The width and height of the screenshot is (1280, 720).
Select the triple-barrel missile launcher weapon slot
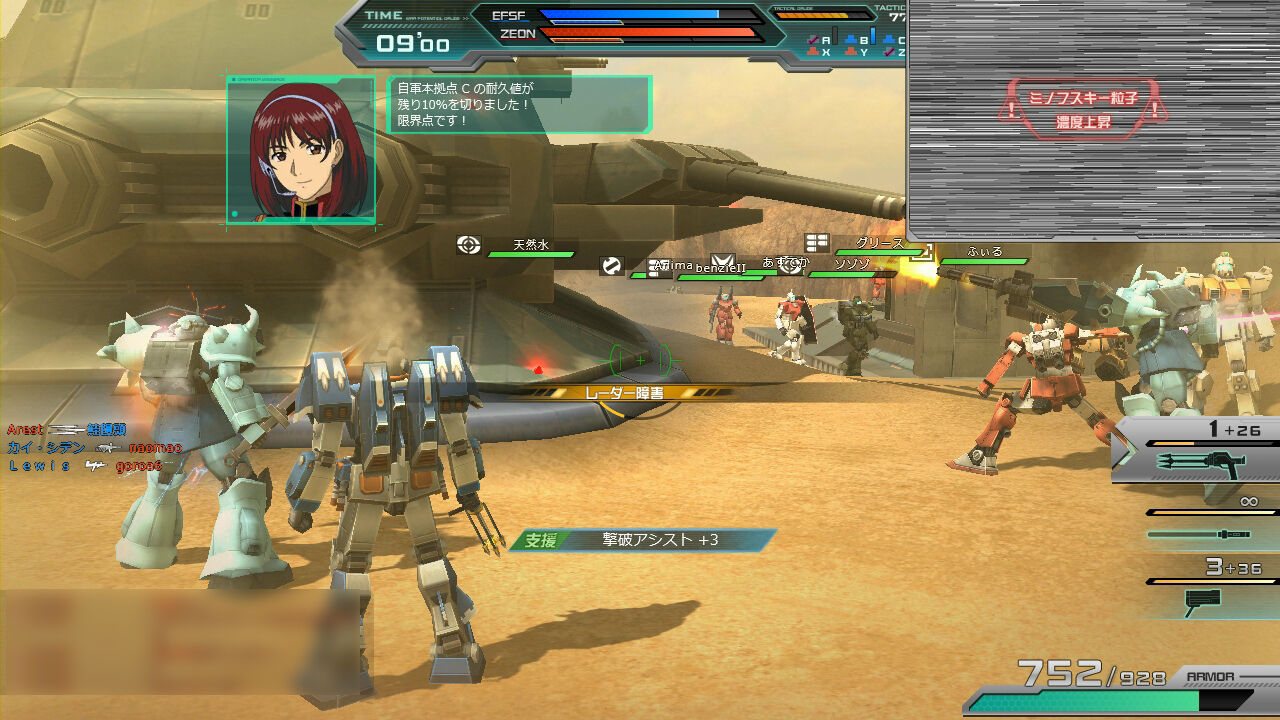pos(1200,462)
